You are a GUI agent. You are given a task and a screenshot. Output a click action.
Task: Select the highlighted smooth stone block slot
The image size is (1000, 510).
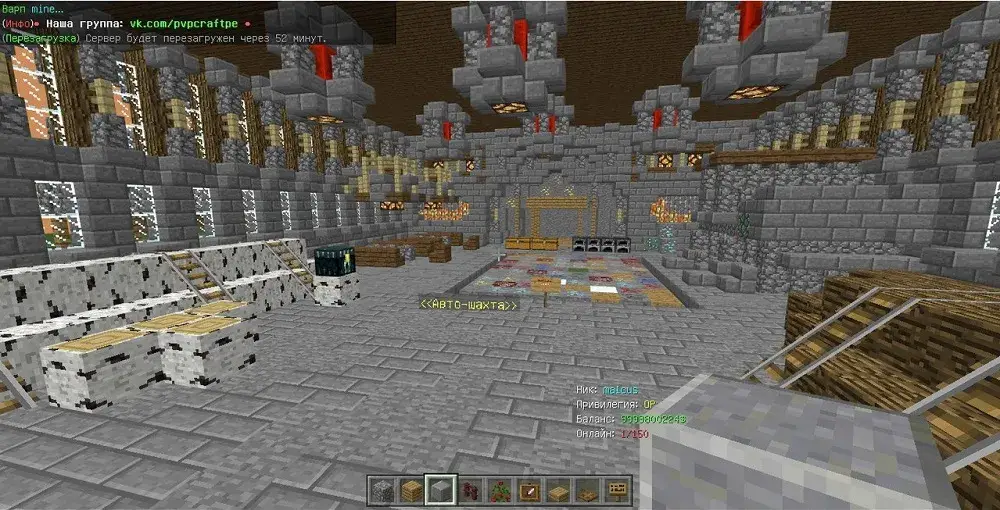coord(440,490)
